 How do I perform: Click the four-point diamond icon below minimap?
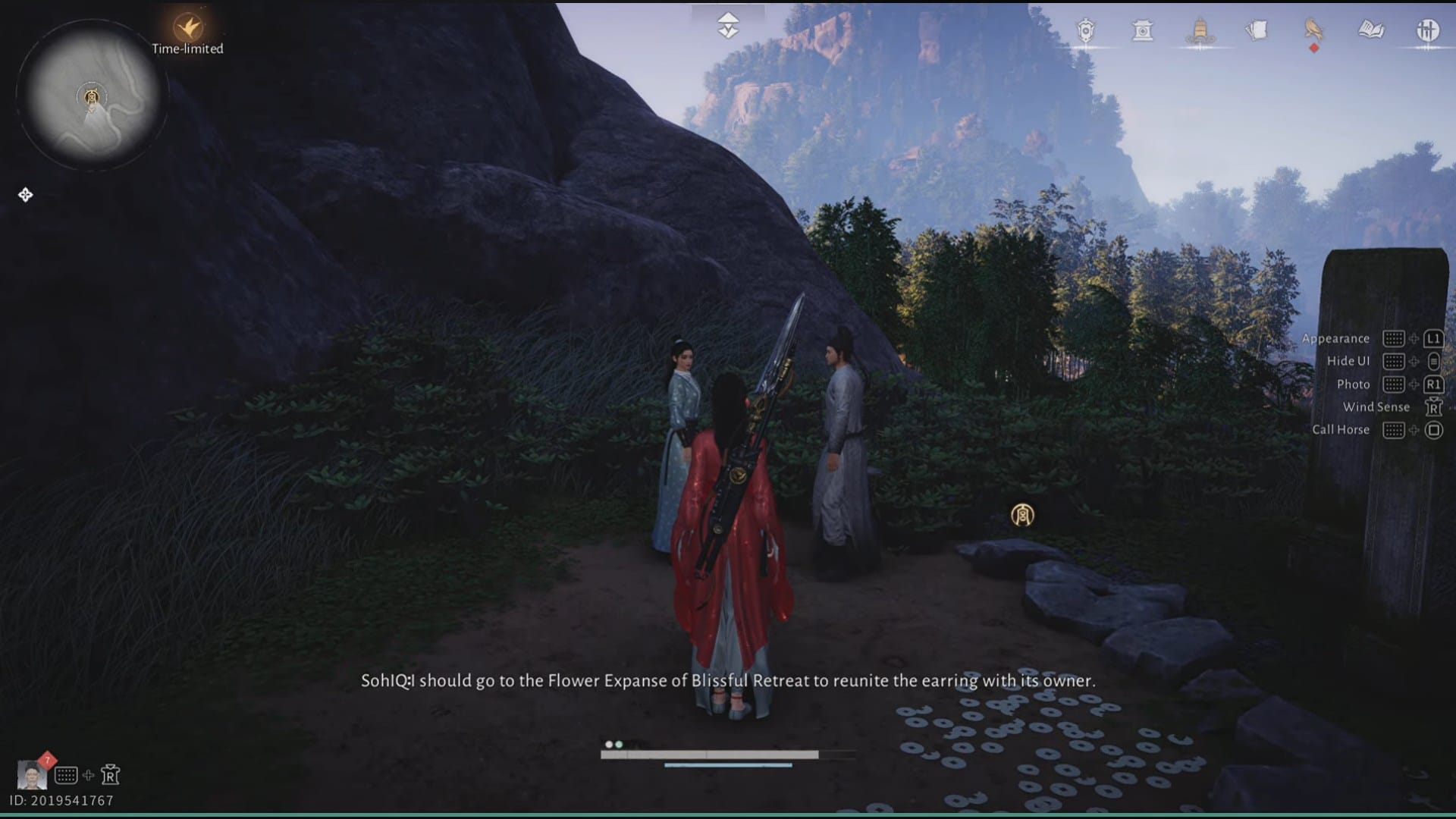(x=25, y=195)
